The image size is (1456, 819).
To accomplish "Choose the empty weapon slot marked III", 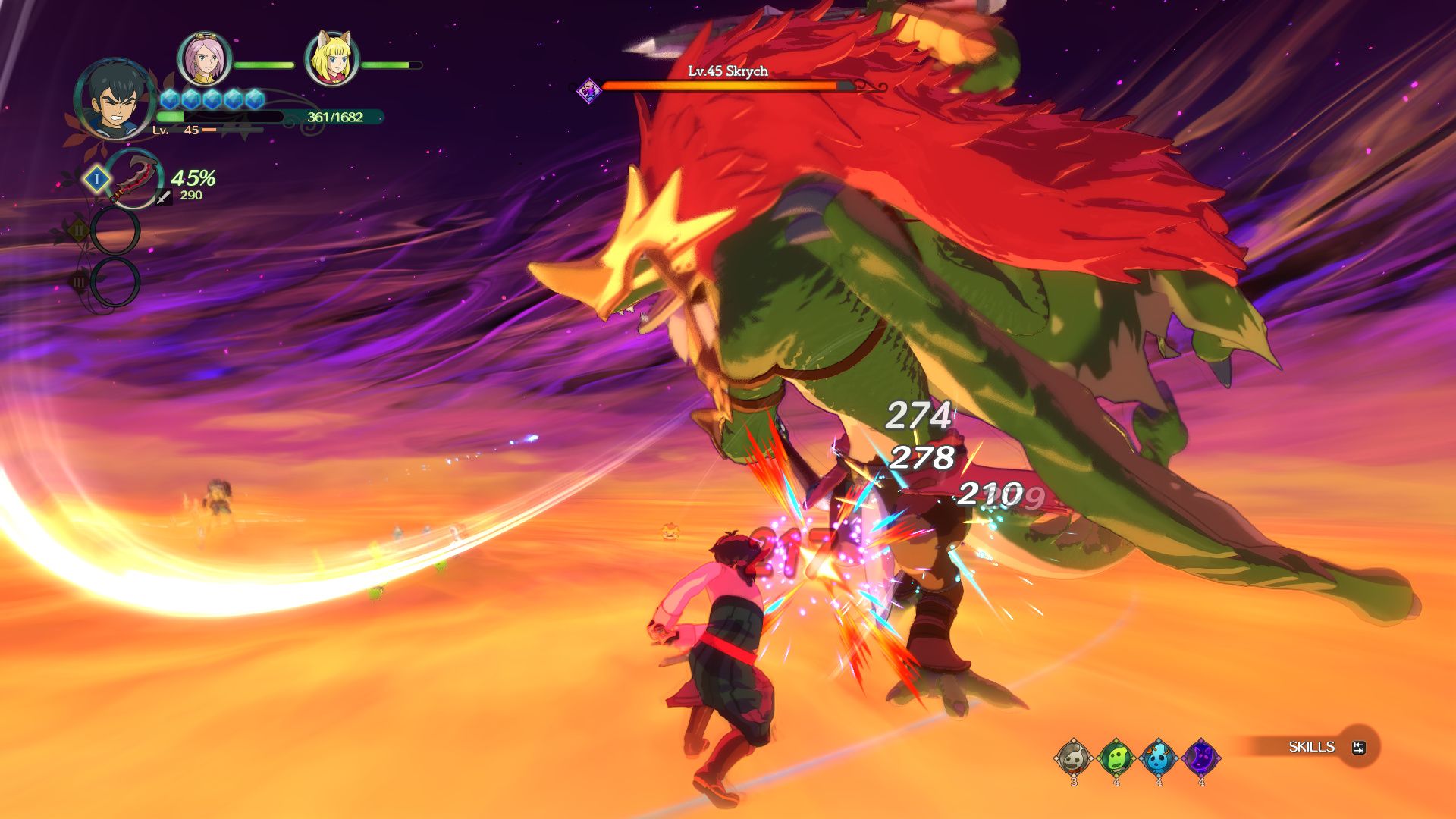I will tap(115, 282).
